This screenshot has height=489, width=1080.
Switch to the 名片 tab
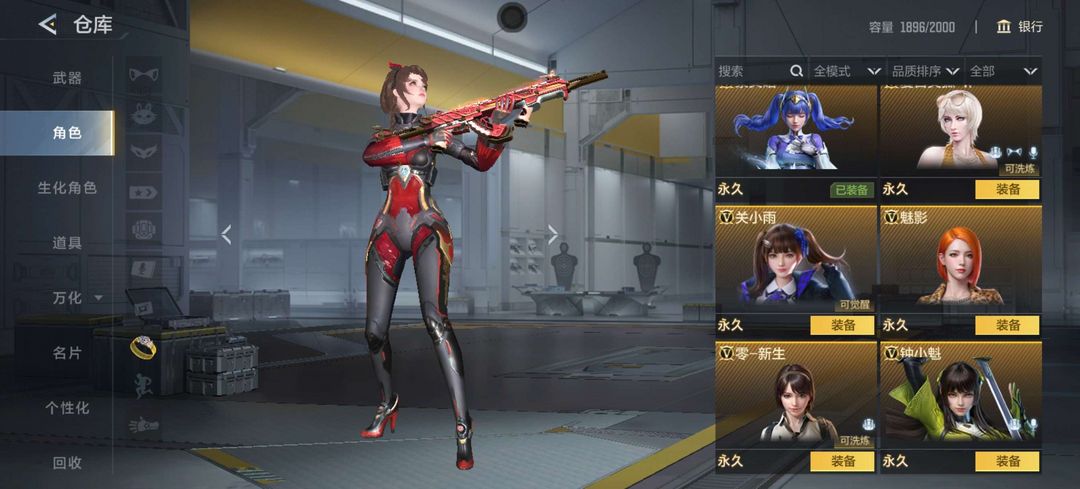[67, 353]
